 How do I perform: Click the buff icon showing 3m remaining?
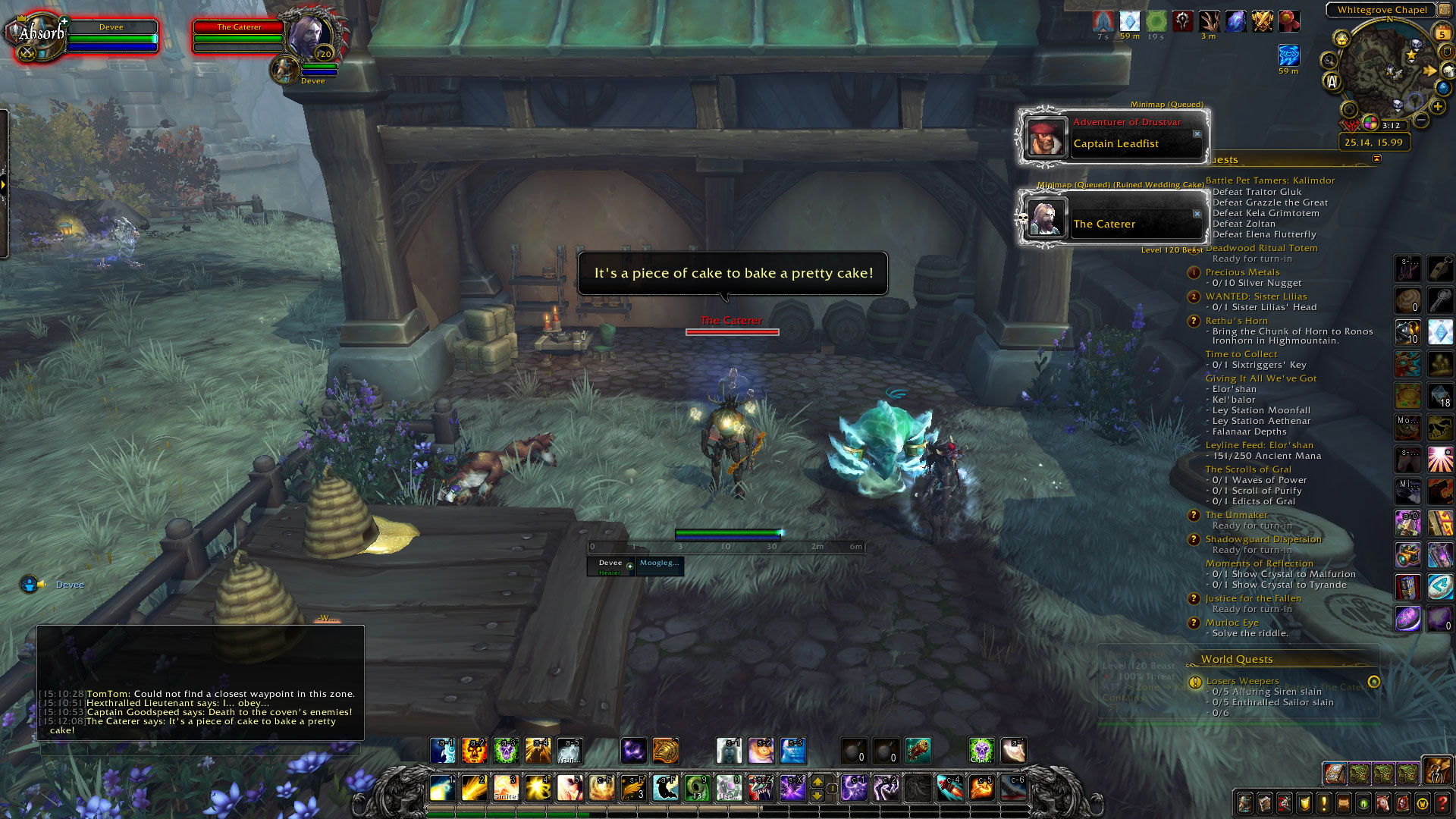[1209, 23]
